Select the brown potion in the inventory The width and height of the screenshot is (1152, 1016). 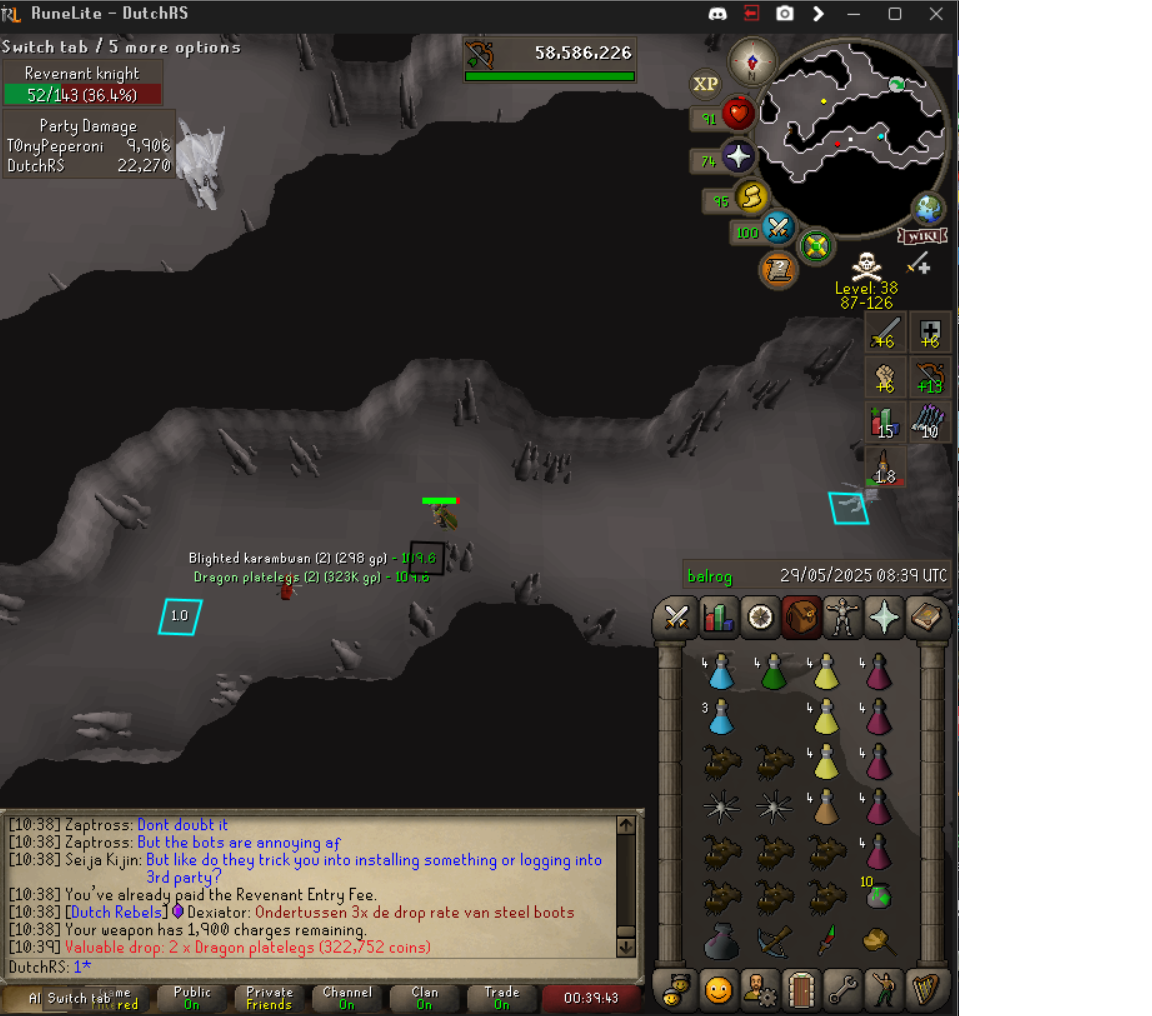(826, 806)
